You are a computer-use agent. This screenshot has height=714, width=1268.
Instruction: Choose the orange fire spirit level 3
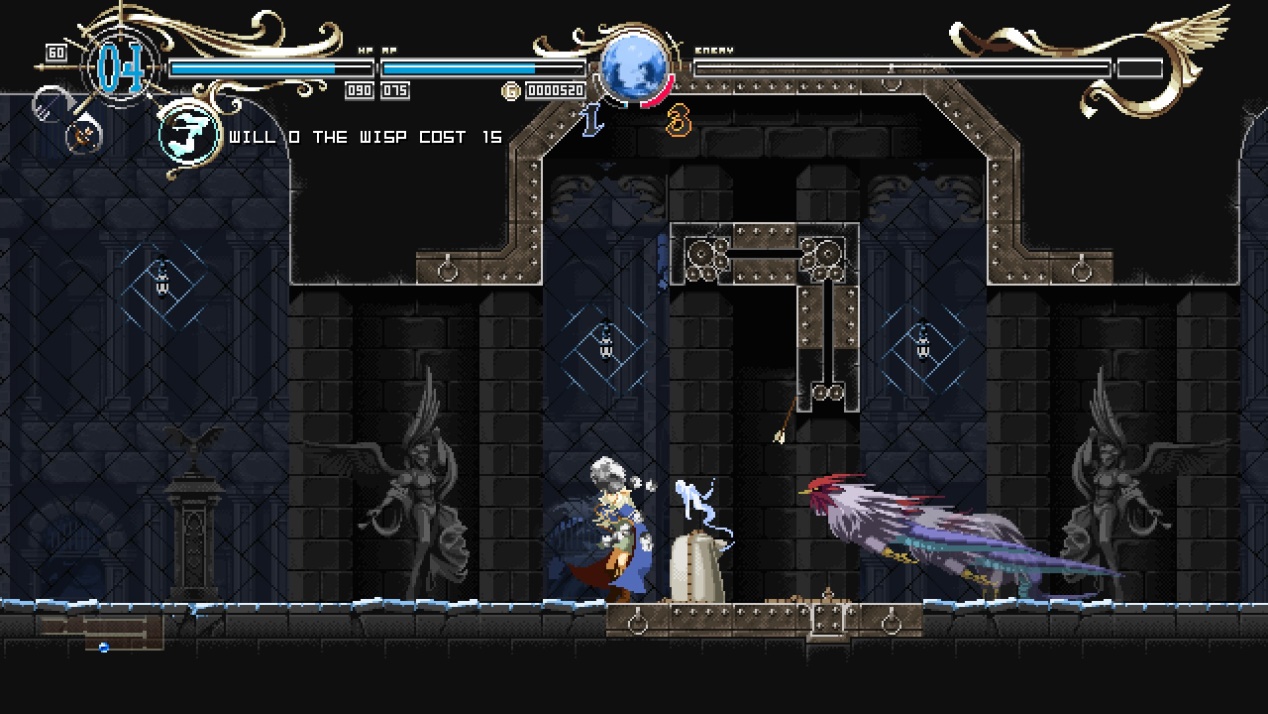click(679, 121)
